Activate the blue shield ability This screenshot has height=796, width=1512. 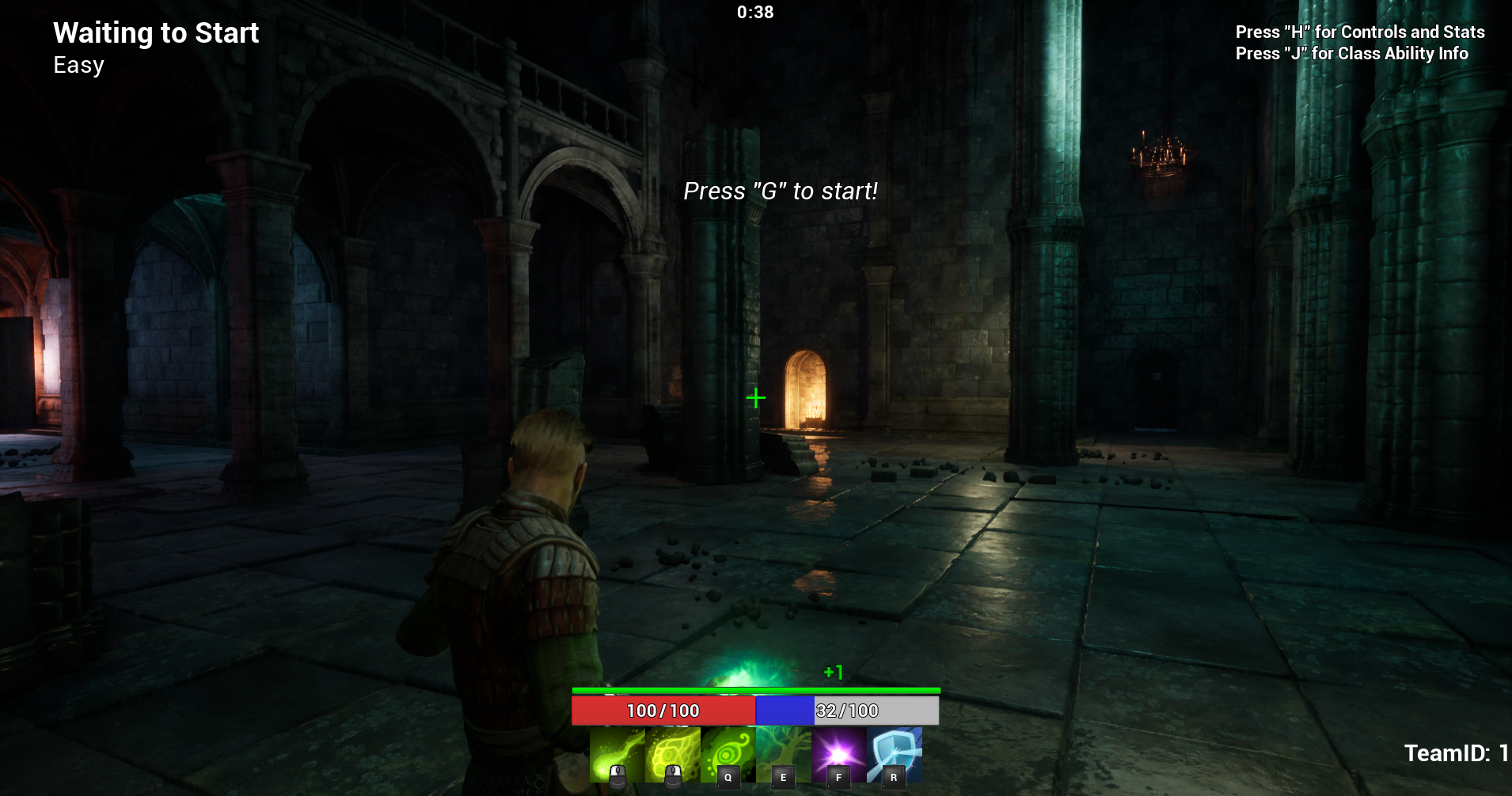pyautogui.click(x=894, y=754)
